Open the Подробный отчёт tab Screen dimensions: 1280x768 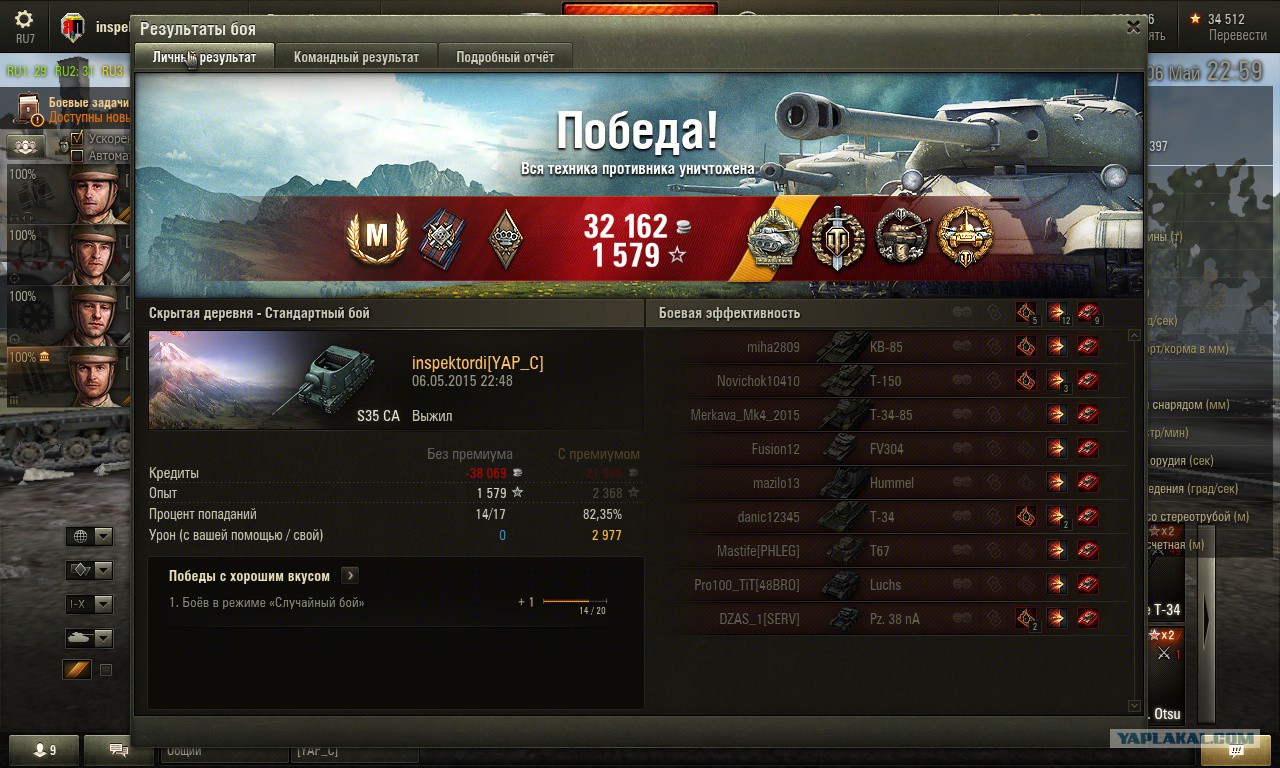click(x=505, y=57)
